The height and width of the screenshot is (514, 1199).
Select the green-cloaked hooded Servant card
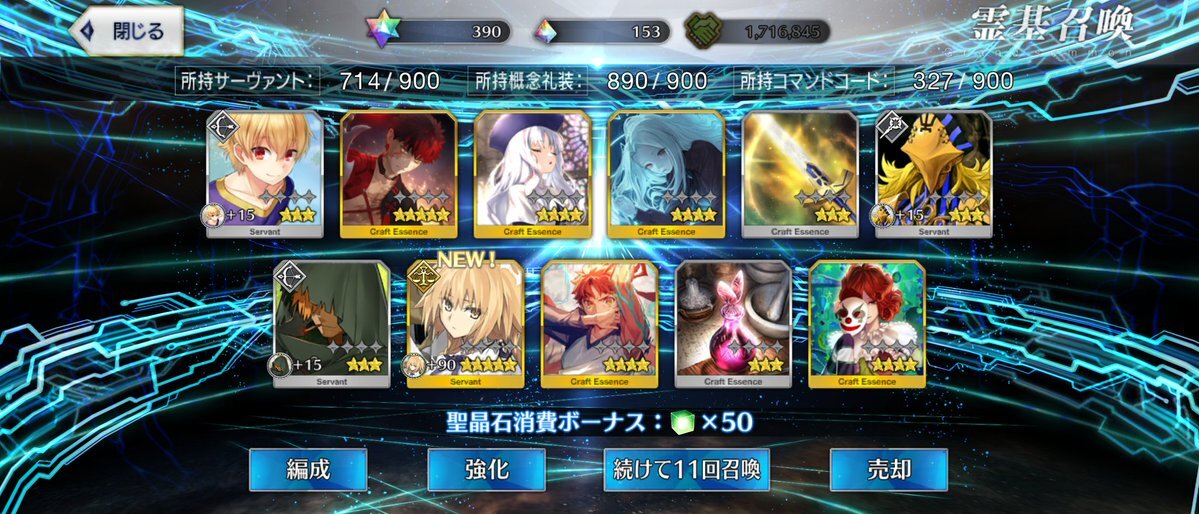tap(331, 324)
